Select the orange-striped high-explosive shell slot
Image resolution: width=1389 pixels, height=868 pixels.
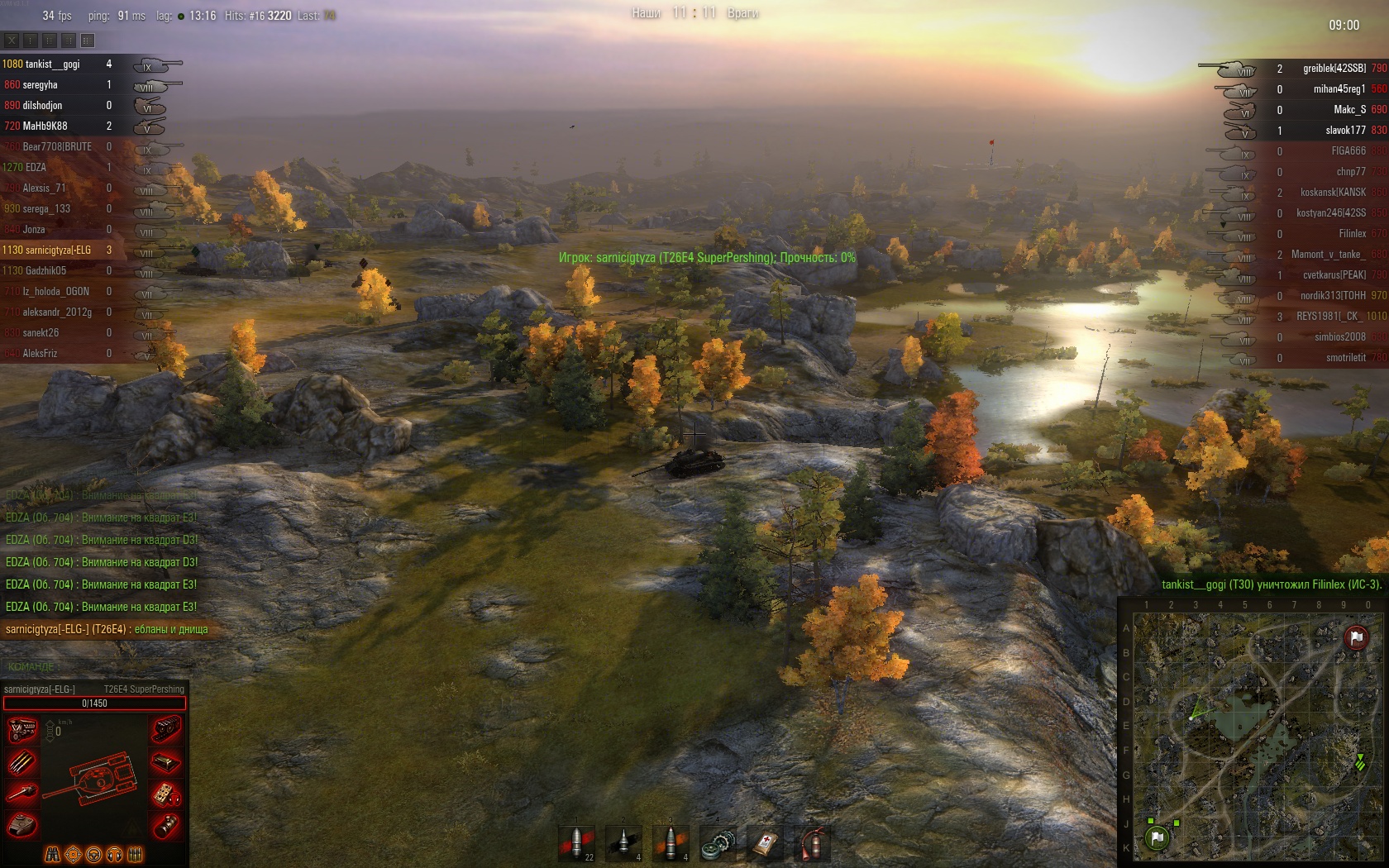[671, 843]
